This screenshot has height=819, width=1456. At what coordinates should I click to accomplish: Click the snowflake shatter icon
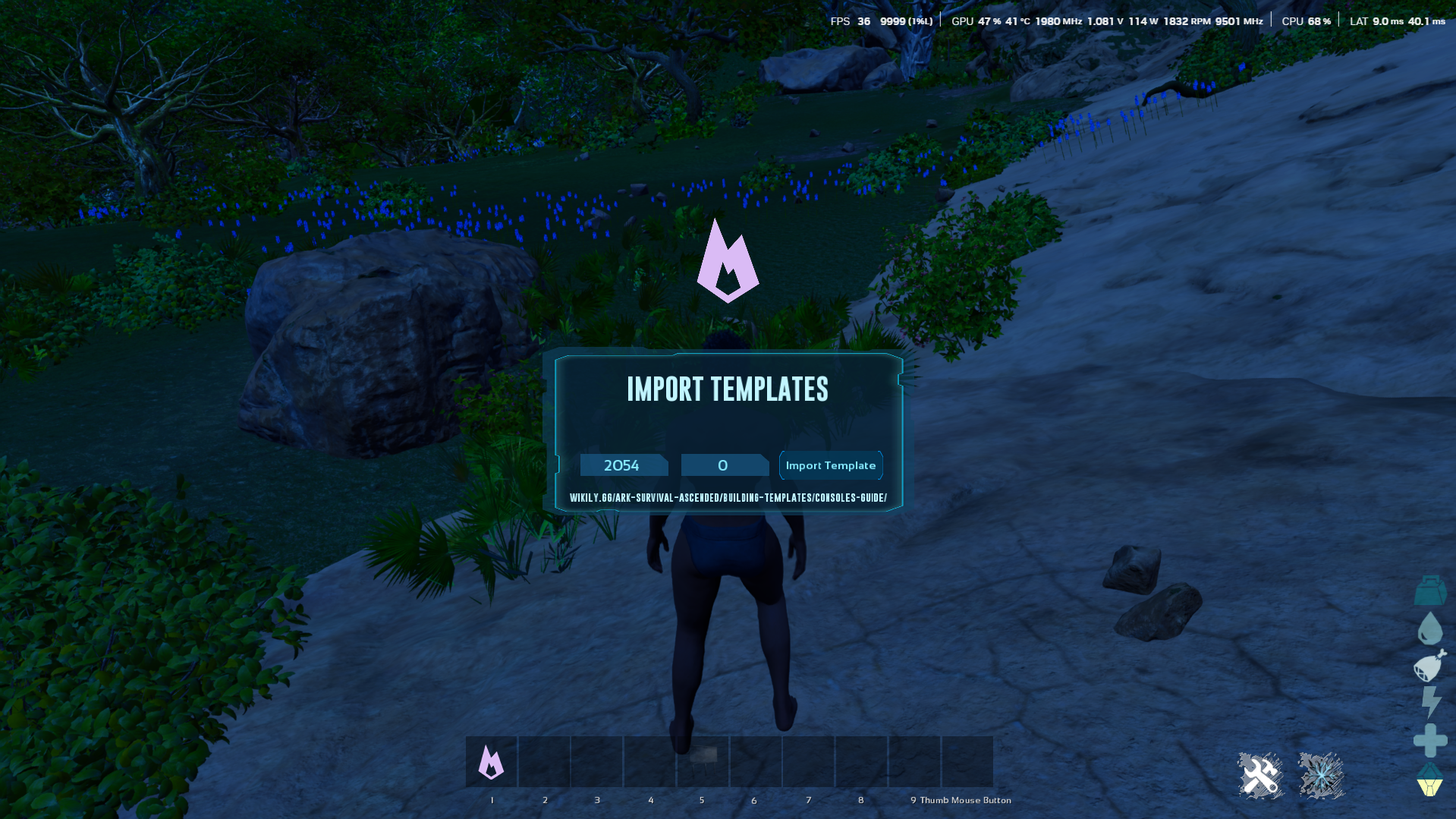coord(1320,774)
